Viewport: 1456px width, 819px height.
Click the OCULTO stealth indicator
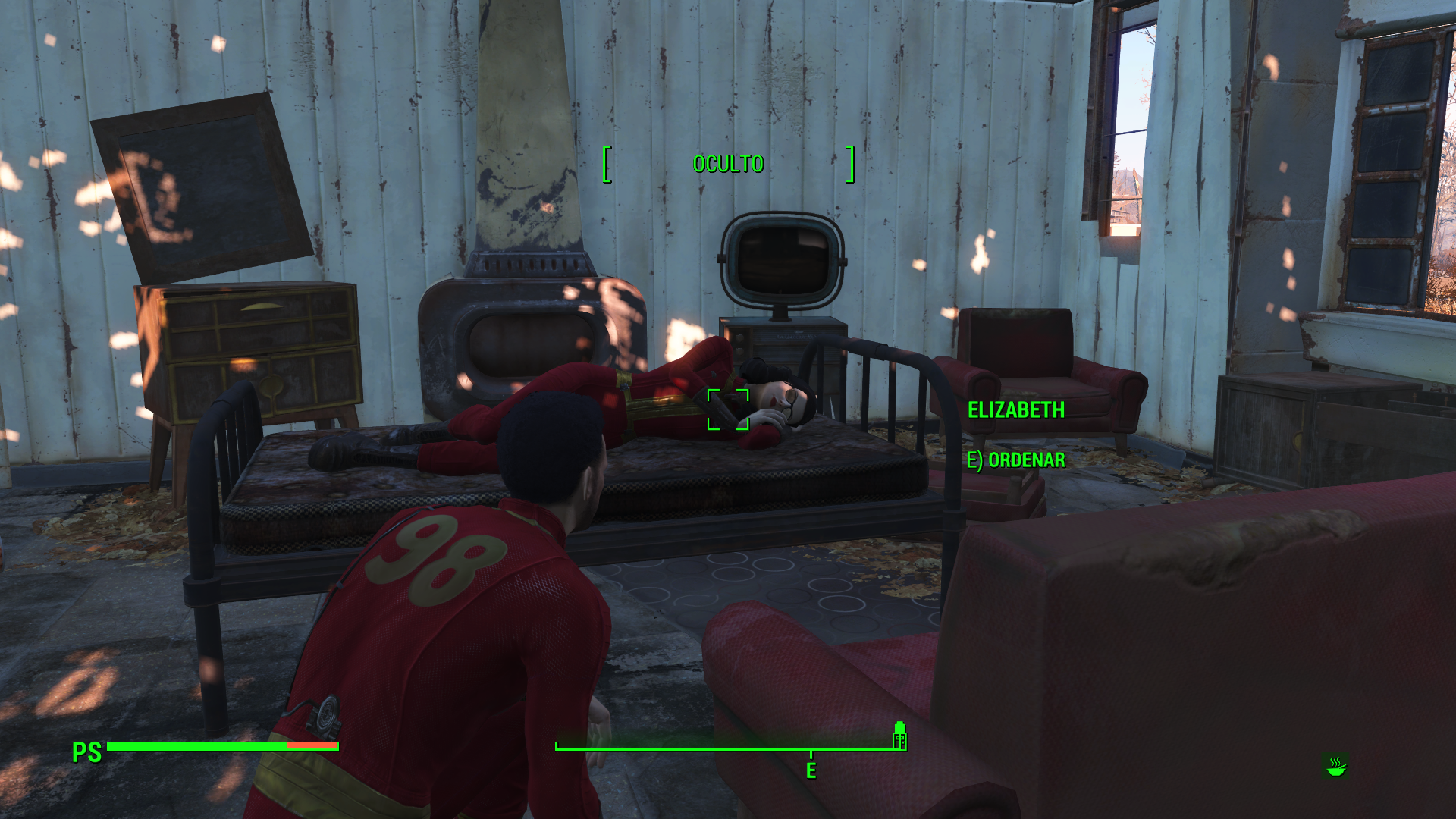click(x=728, y=164)
